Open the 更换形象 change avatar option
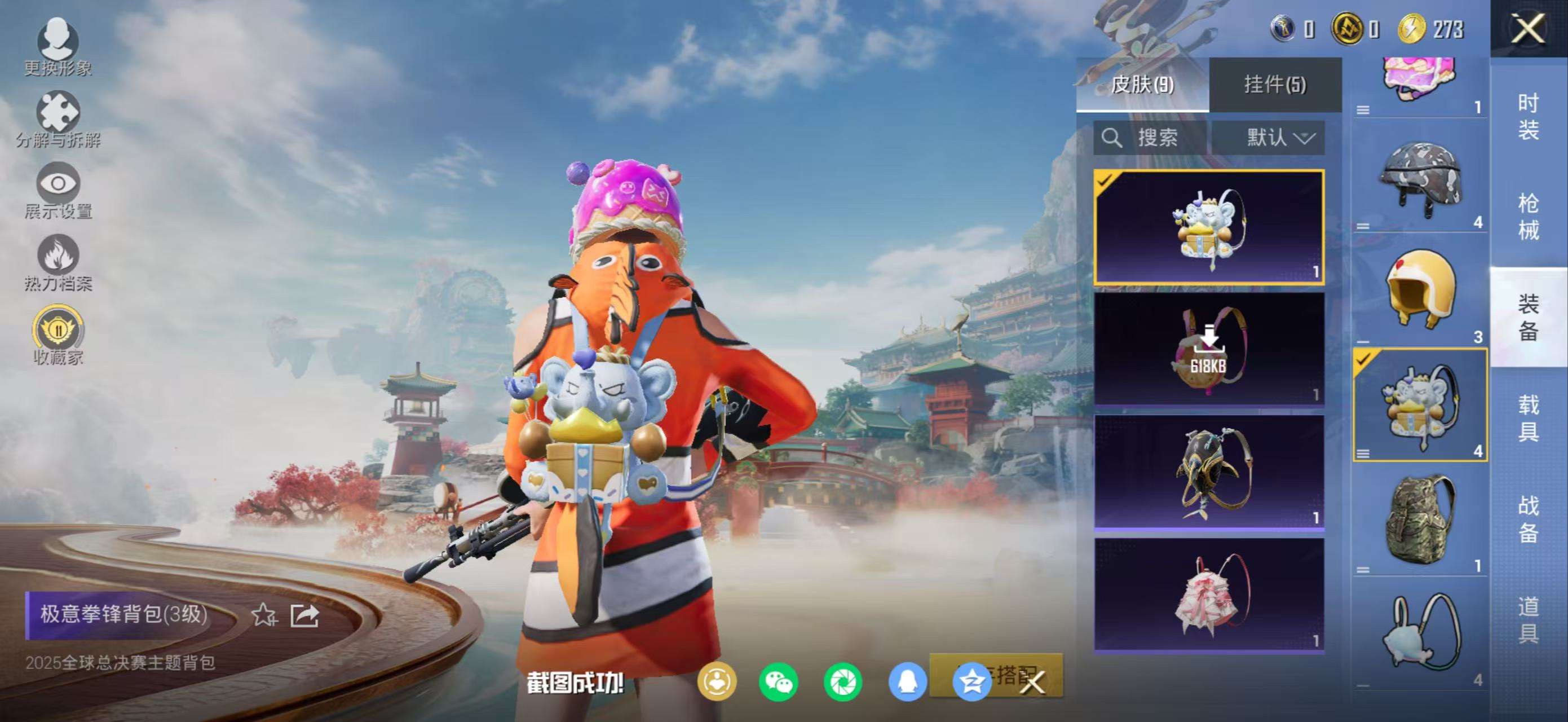 [x=58, y=46]
